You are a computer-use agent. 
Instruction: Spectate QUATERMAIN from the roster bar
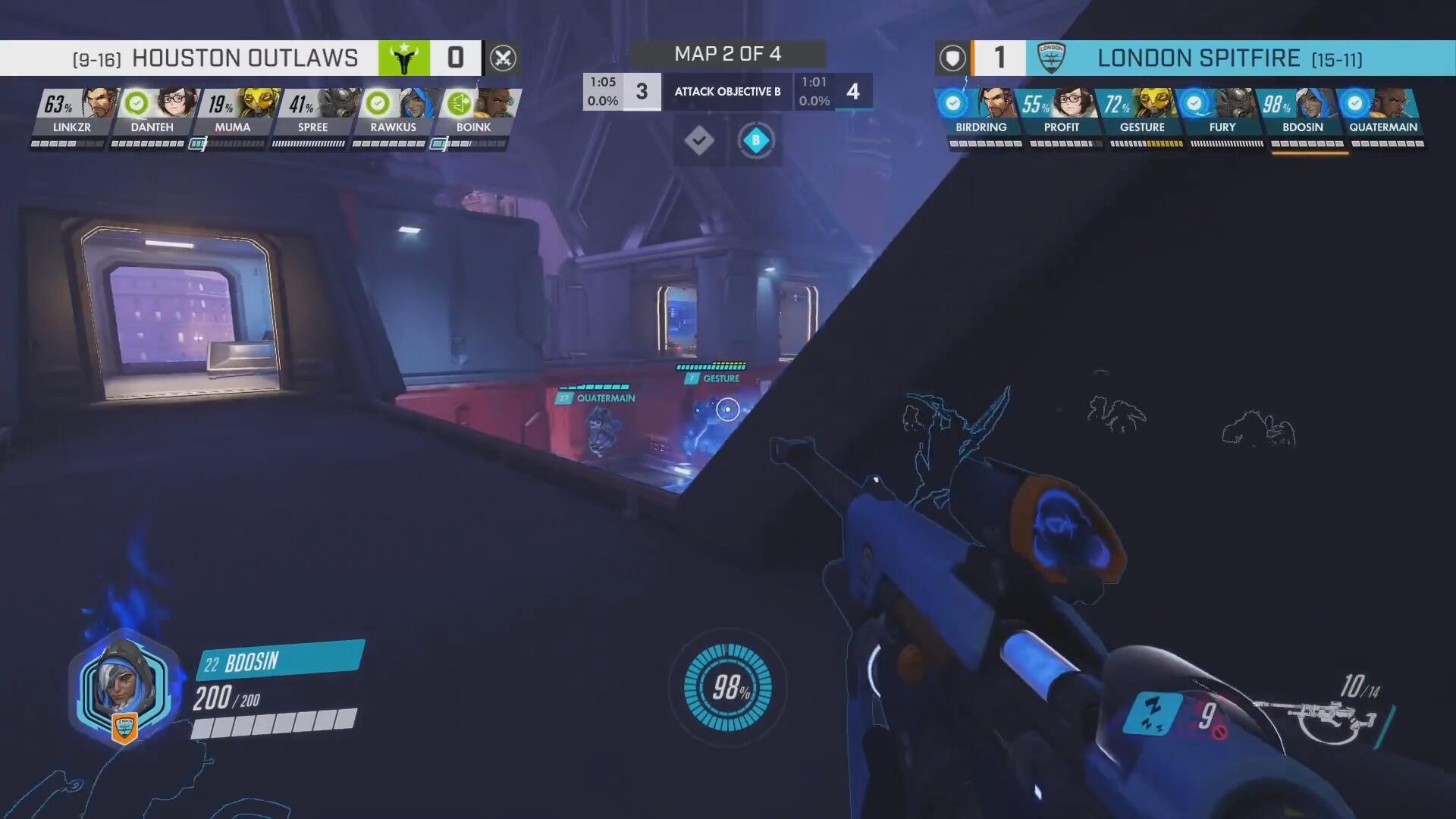[1383, 114]
